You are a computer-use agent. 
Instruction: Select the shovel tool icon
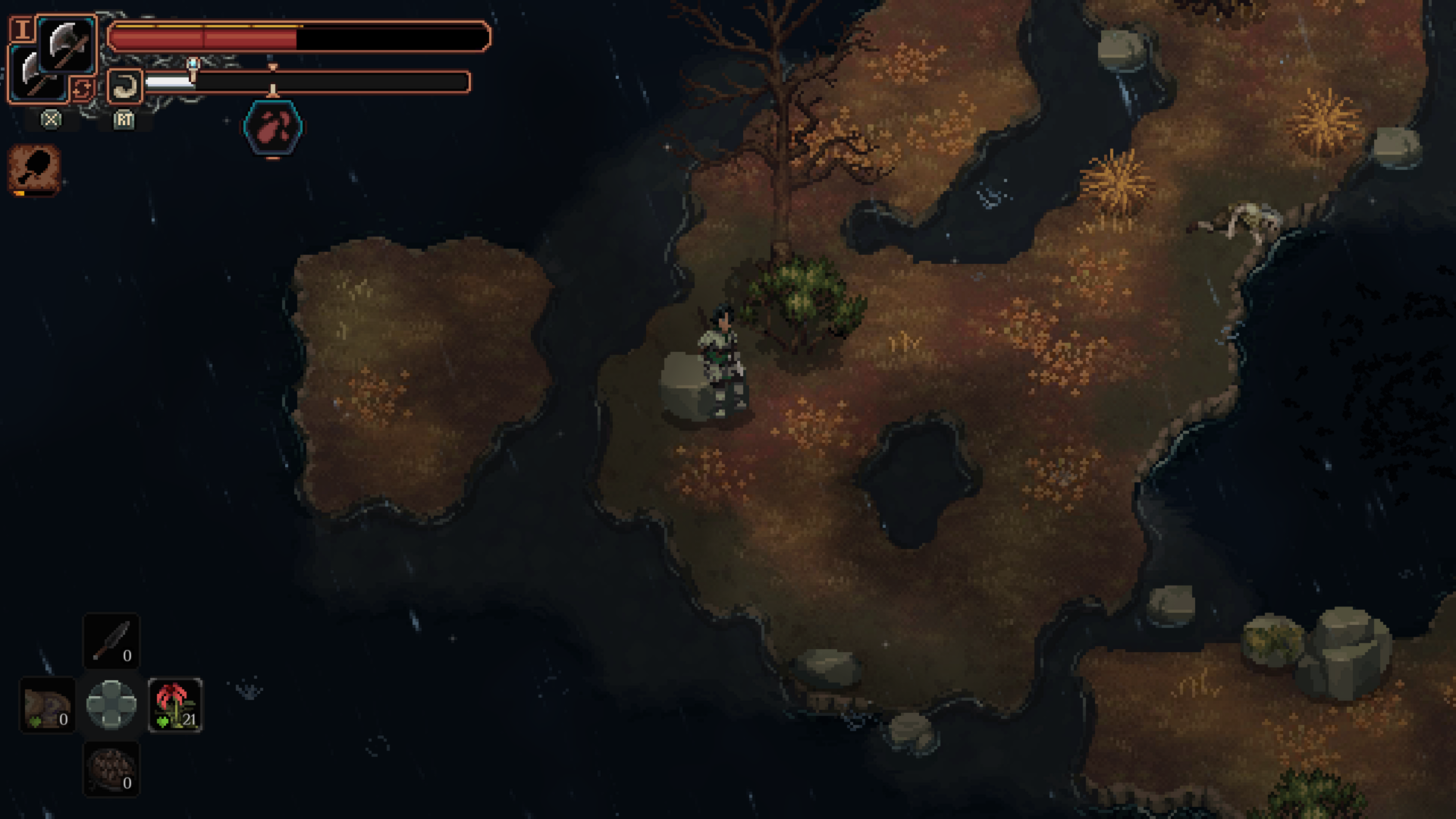35,168
